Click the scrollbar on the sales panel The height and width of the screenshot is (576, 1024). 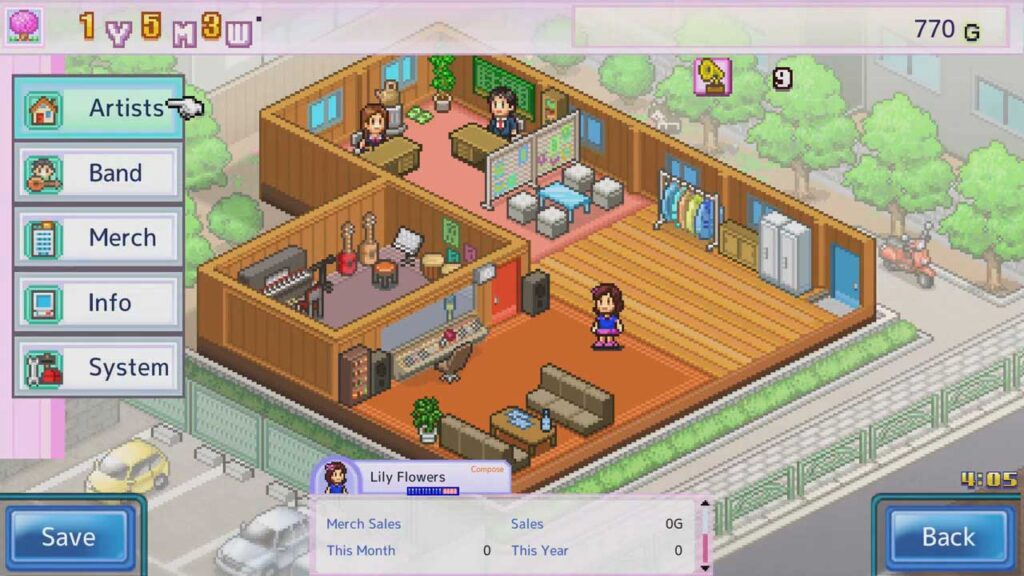click(x=704, y=536)
